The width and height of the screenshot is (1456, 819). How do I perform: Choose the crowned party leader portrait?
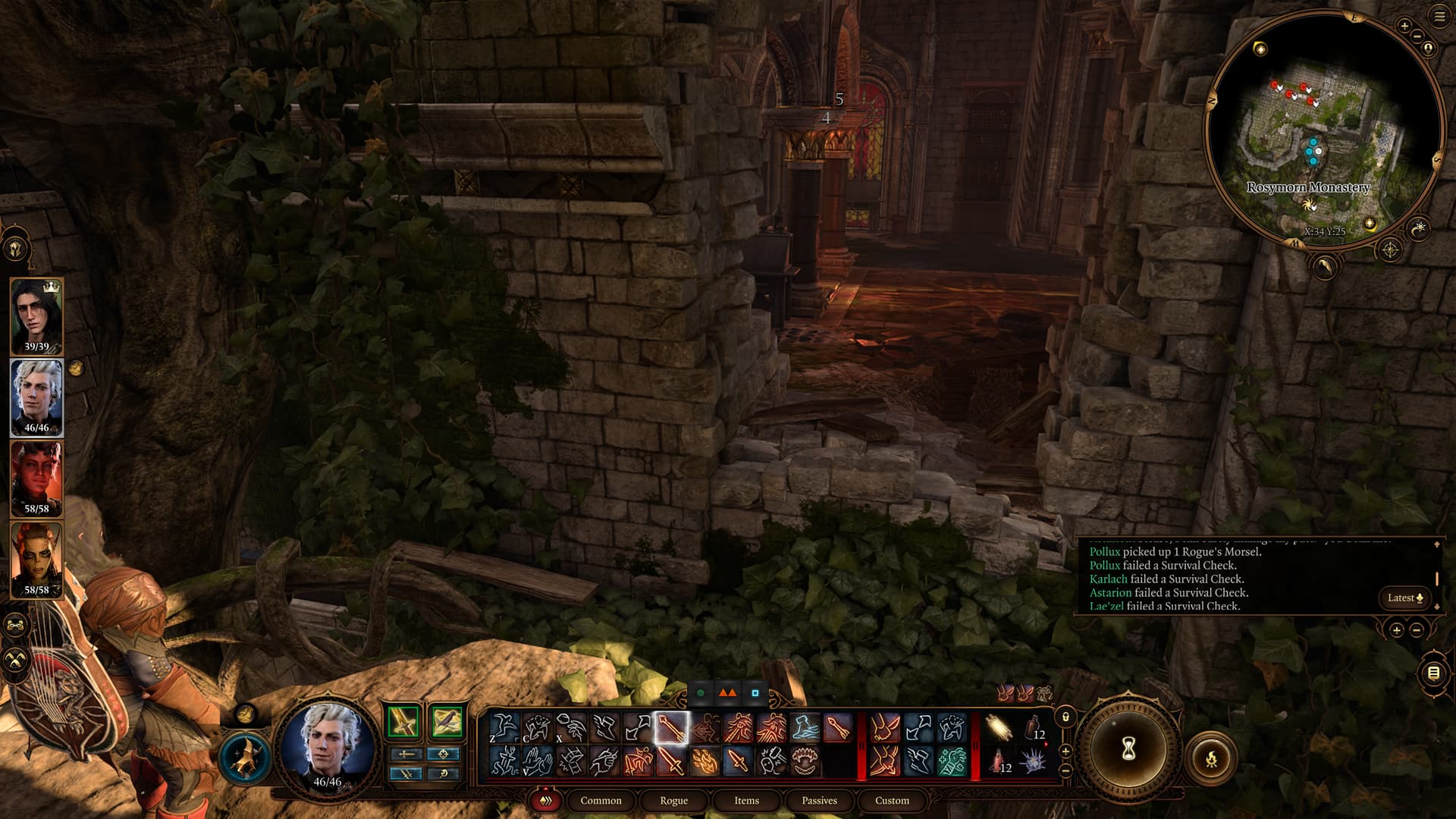(x=36, y=316)
